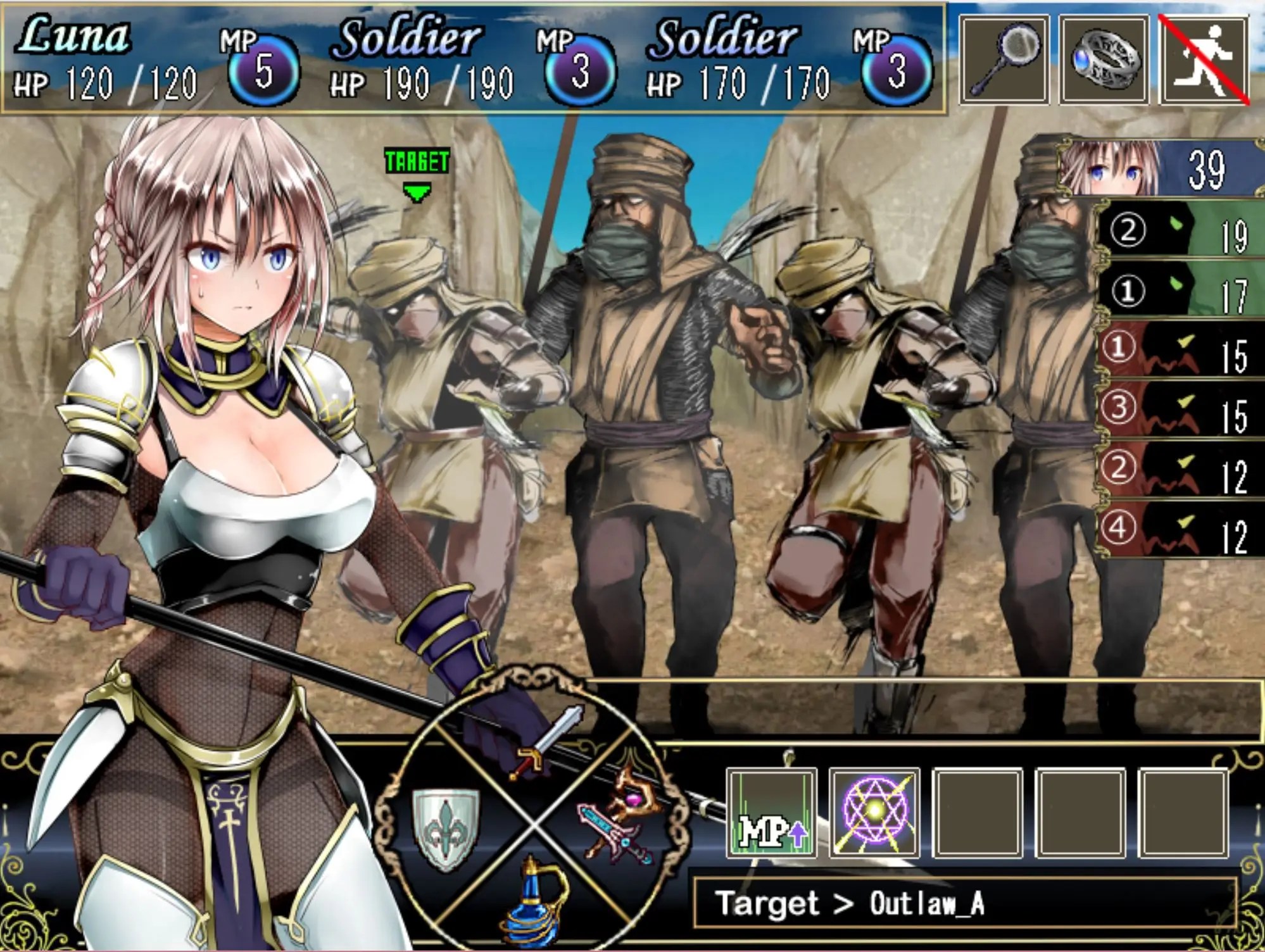Open the blue potion item command
The height and width of the screenshot is (952, 1265).
pos(536,899)
